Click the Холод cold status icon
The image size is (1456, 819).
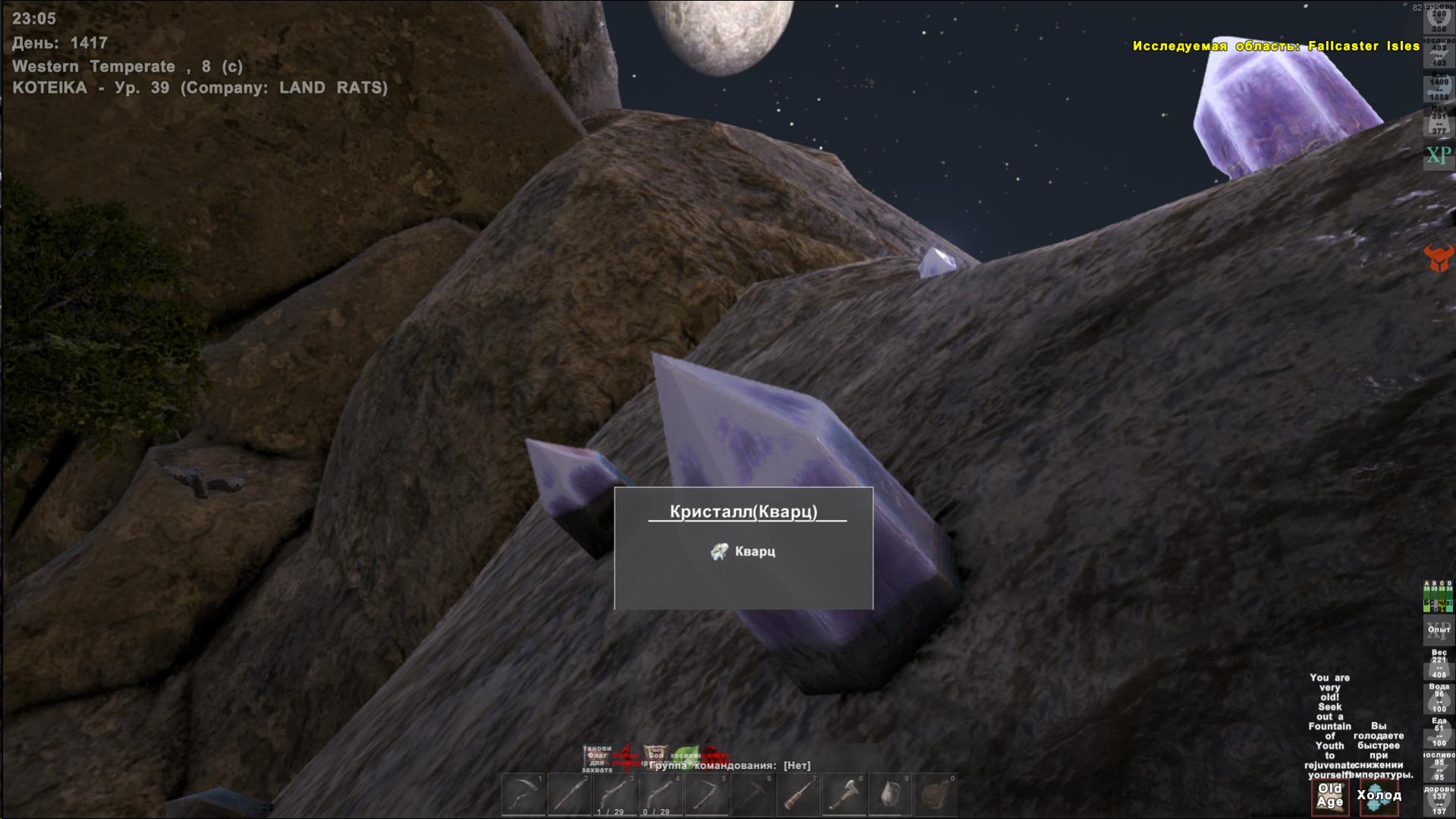click(1379, 797)
